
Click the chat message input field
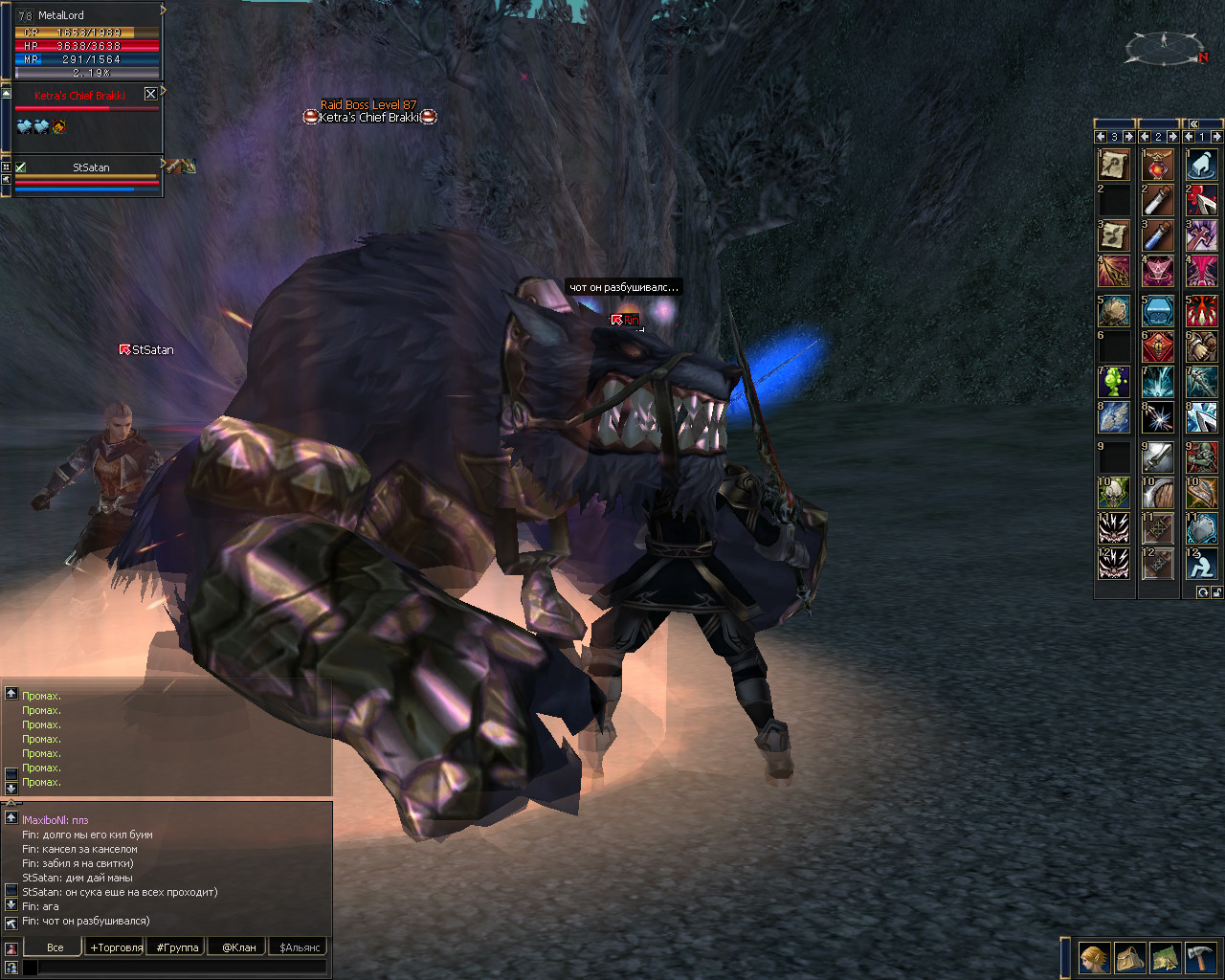coord(182,968)
